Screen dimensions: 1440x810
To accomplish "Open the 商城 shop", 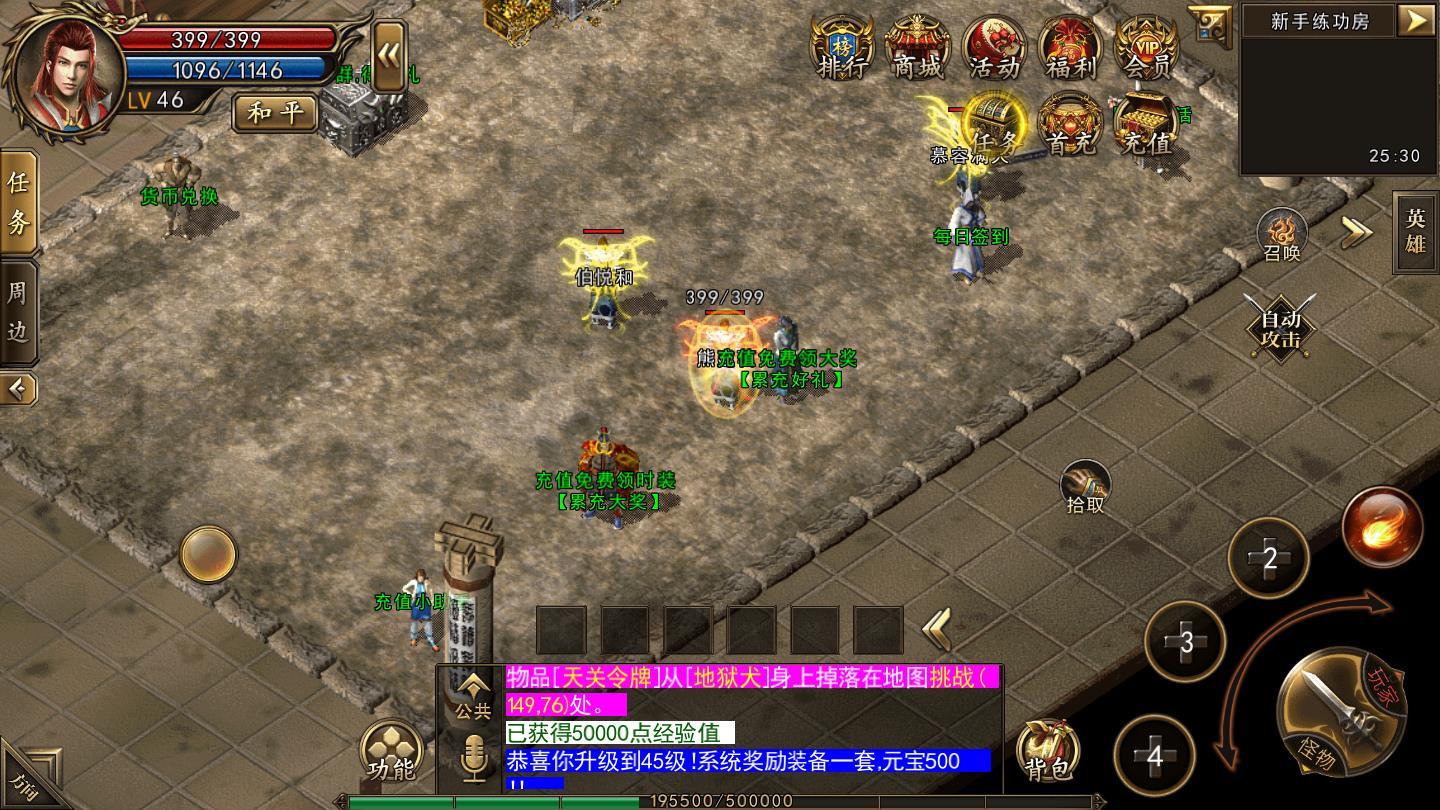I will tap(917, 47).
